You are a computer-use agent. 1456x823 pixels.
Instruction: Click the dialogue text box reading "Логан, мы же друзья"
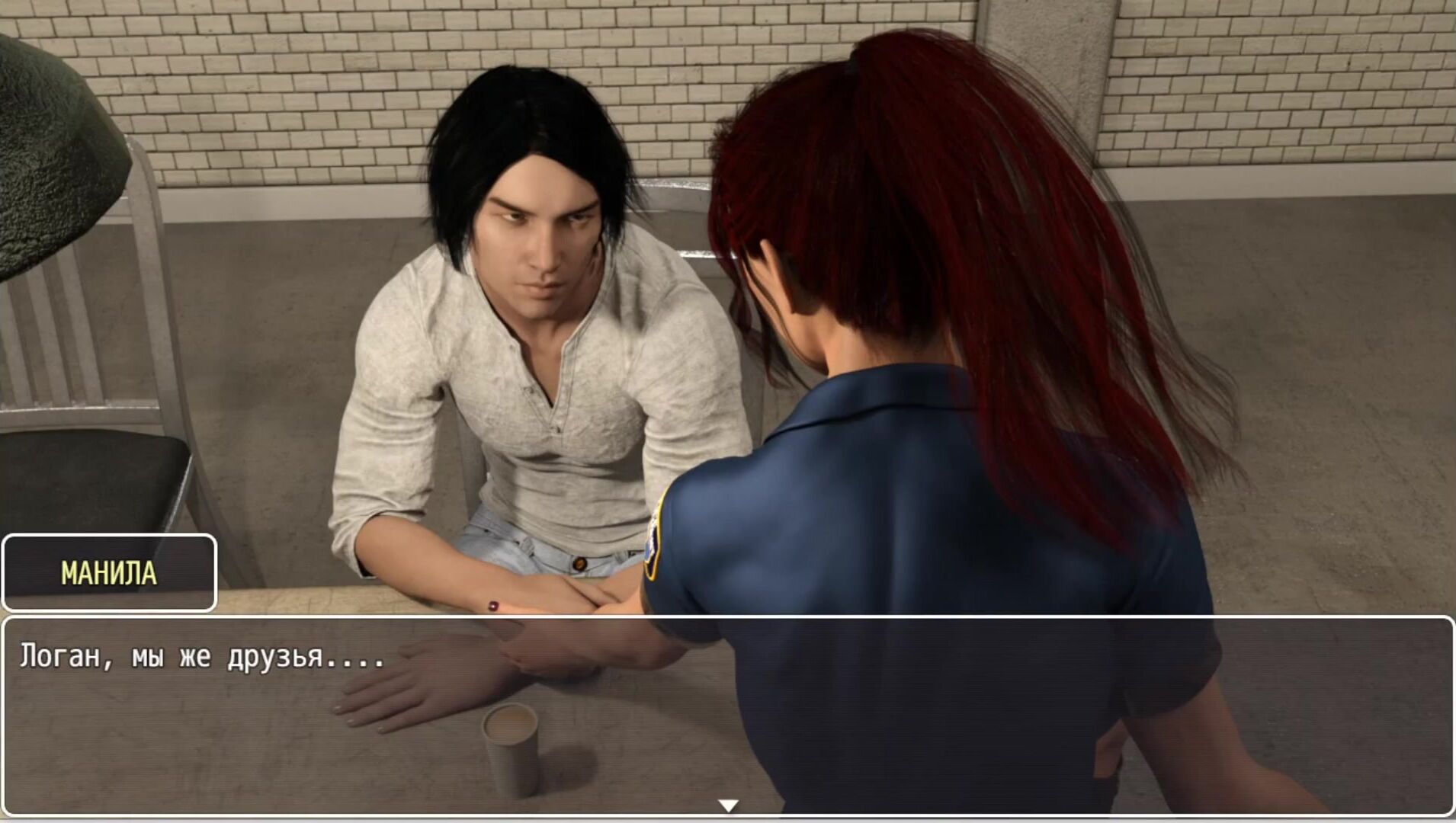728,715
